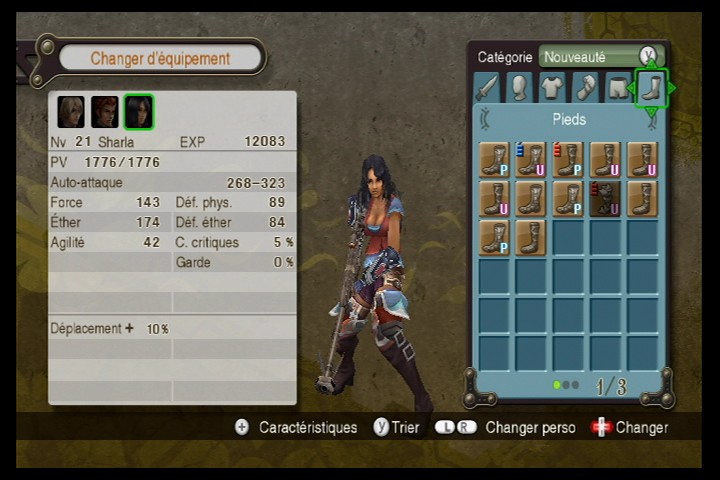Open the head armor category tab
The height and width of the screenshot is (480, 720).
tap(520, 88)
